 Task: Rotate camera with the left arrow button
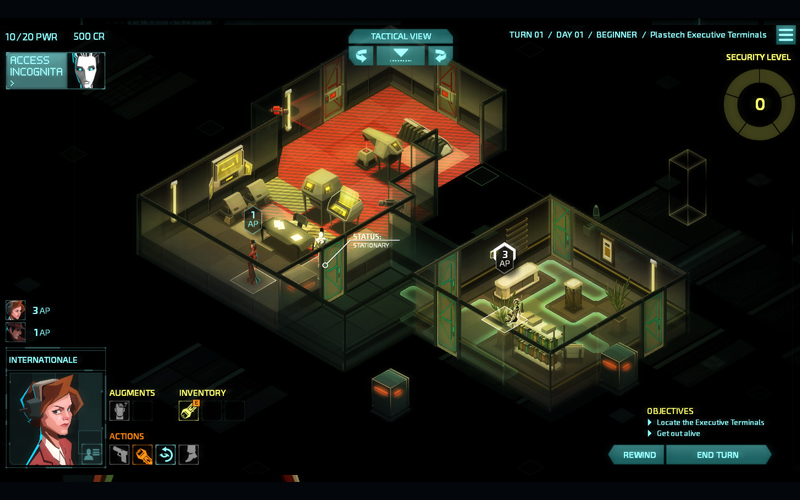361,56
